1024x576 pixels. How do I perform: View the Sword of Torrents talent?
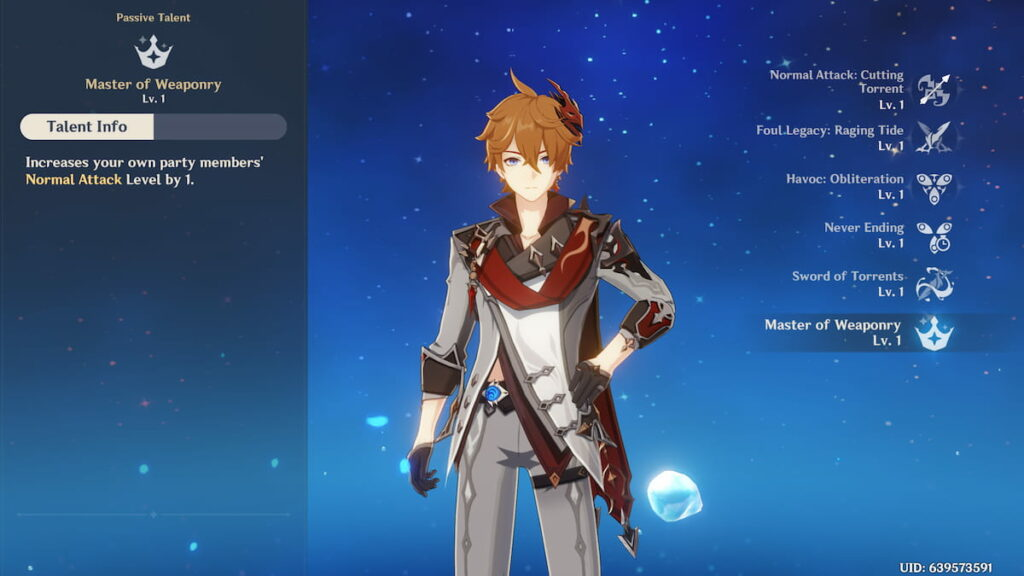click(x=934, y=283)
